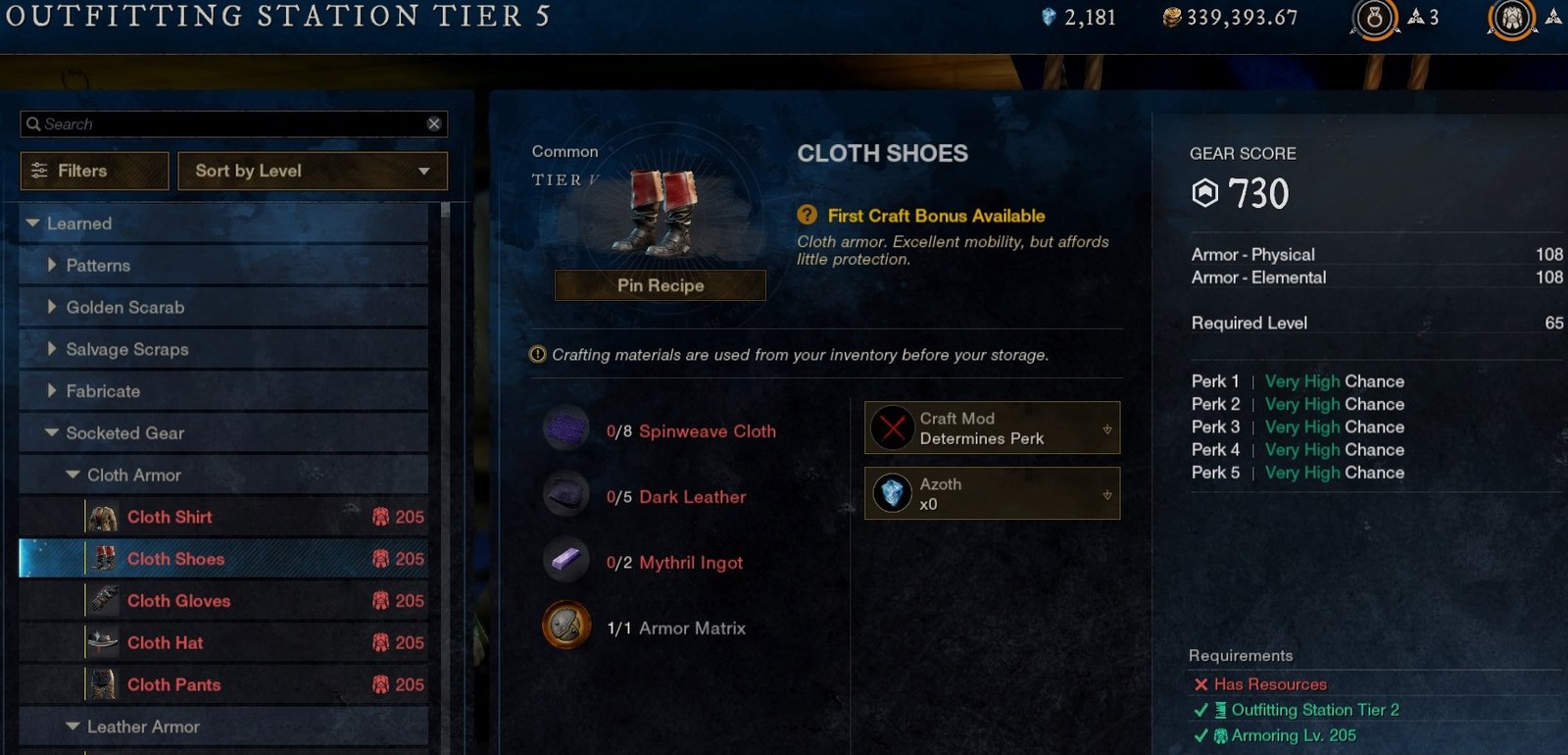The height and width of the screenshot is (755, 1568).
Task: Collapse the Cloth Armor subcategory
Action: pyautogui.click(x=73, y=476)
